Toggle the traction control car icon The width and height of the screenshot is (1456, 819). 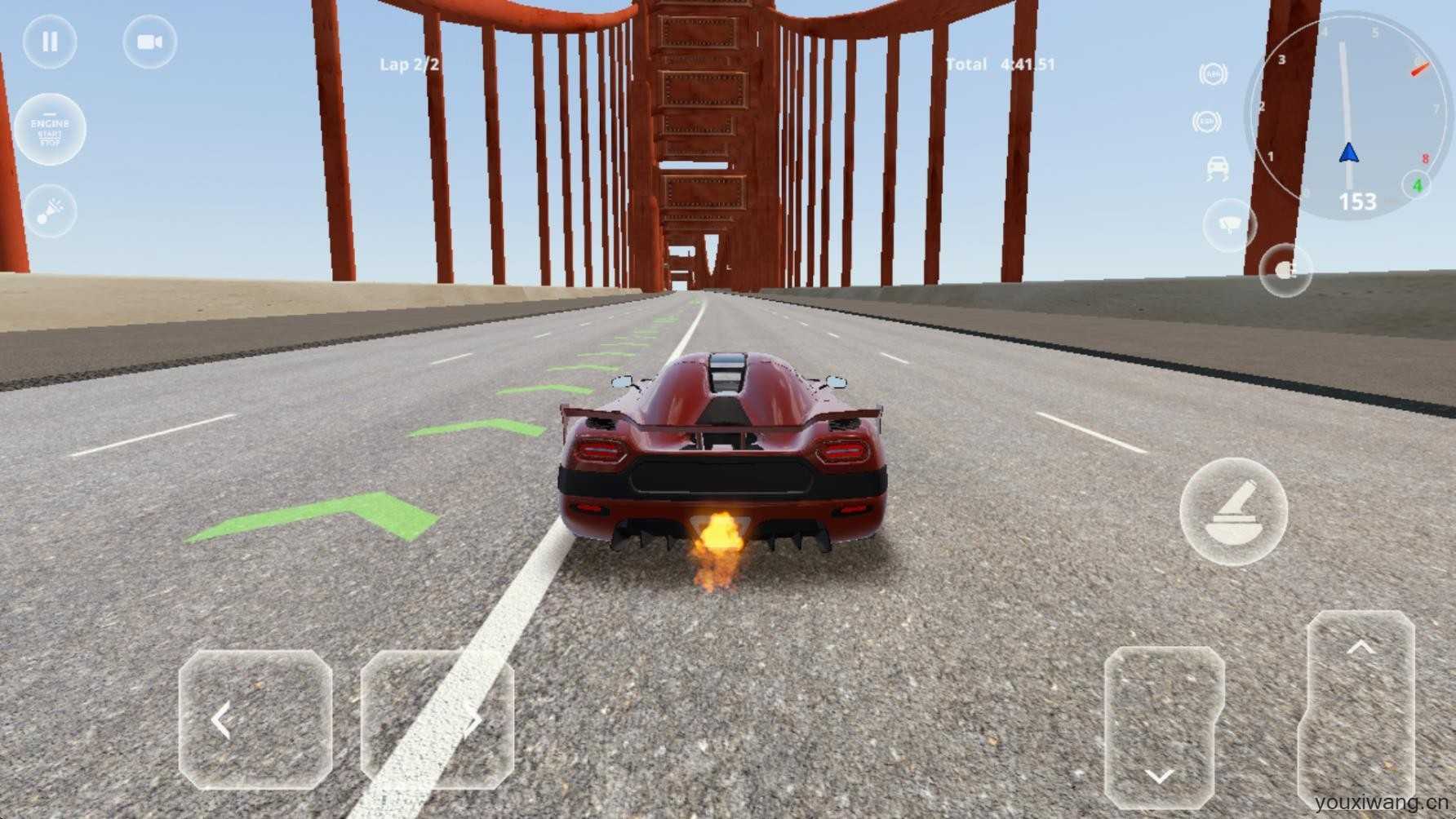point(1217,168)
